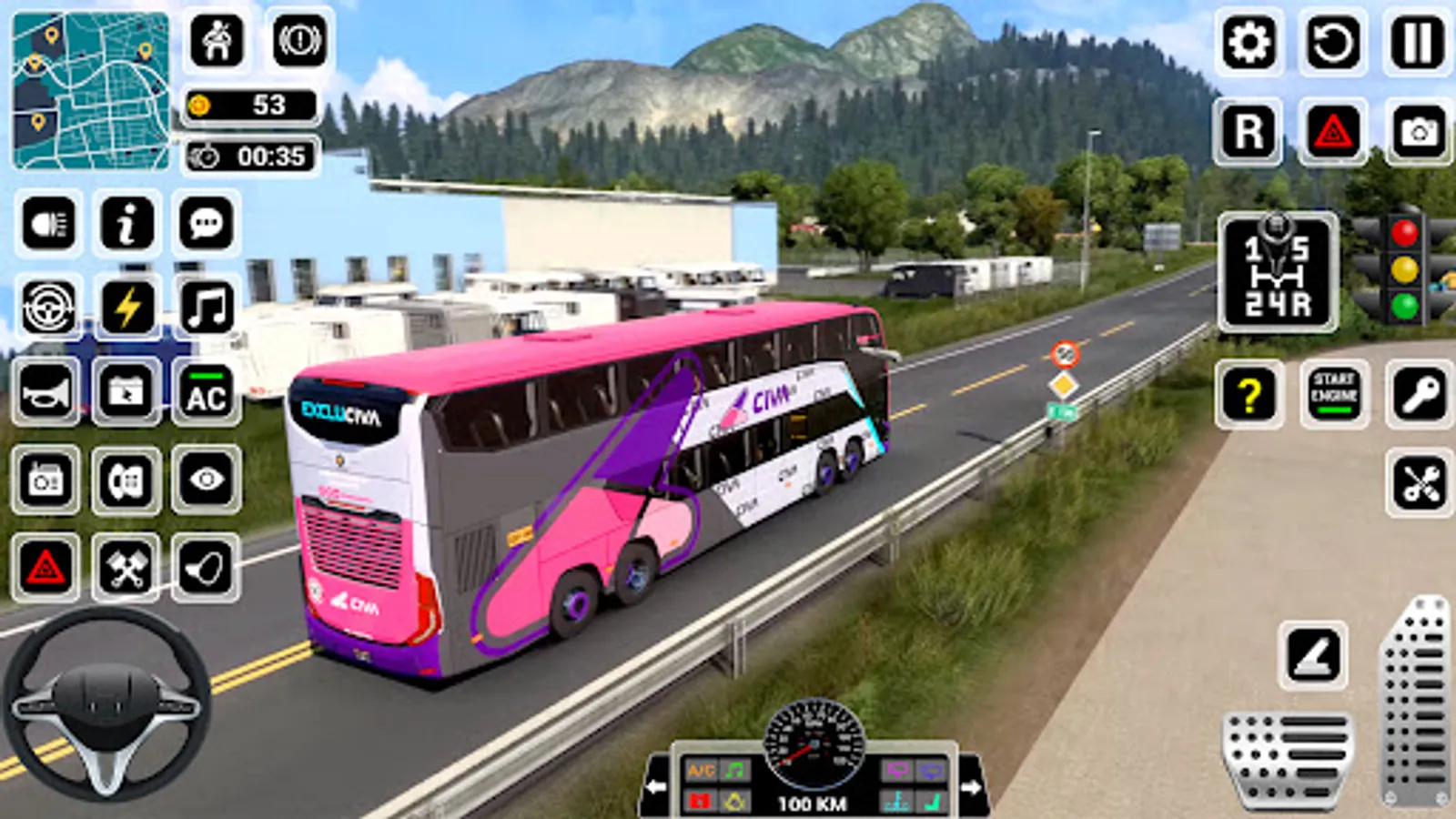This screenshot has width=1456, height=819.
Task: Click the left indicator arrow on dashboard
Action: (655, 786)
